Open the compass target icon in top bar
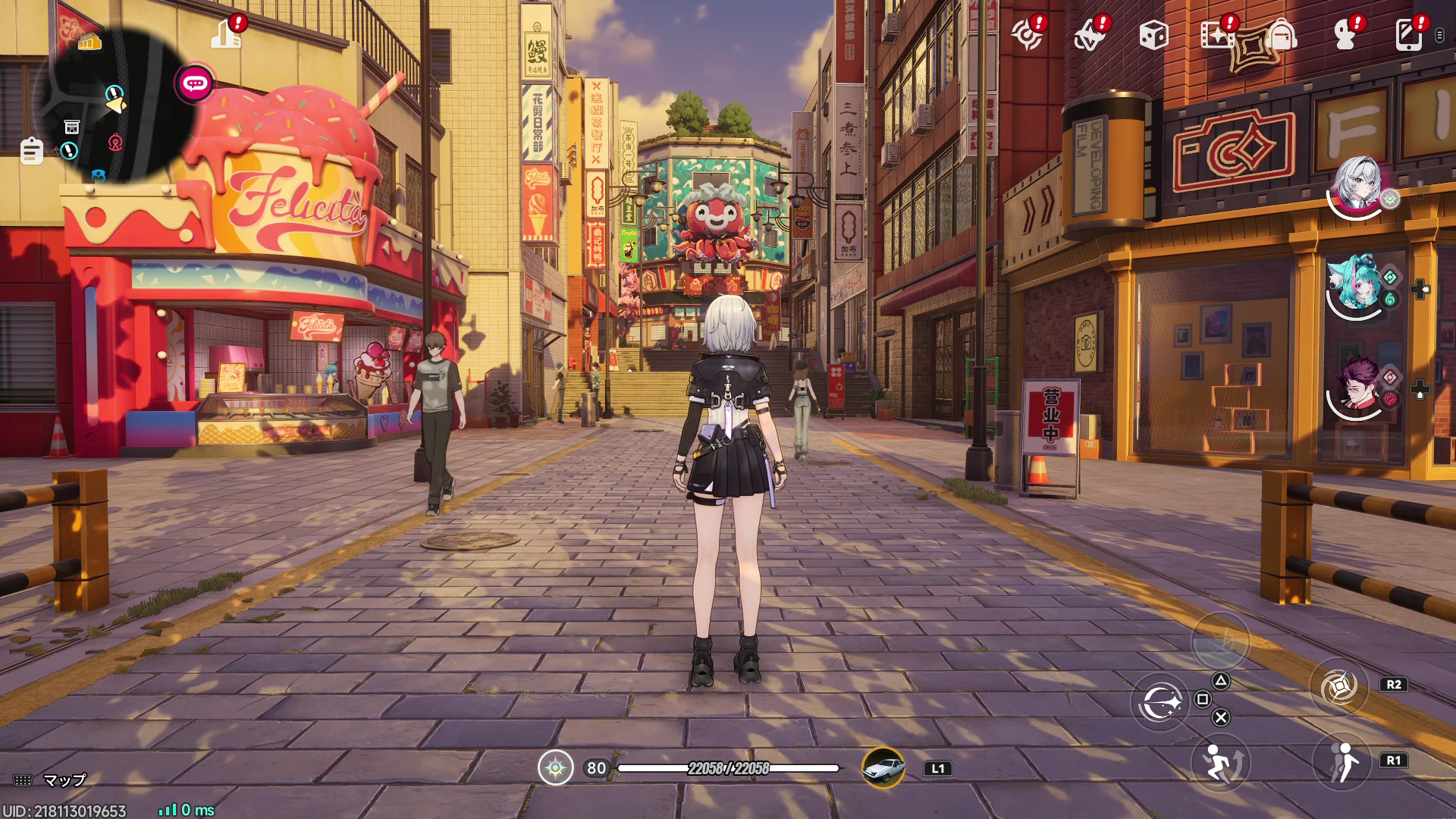 coord(1027,36)
